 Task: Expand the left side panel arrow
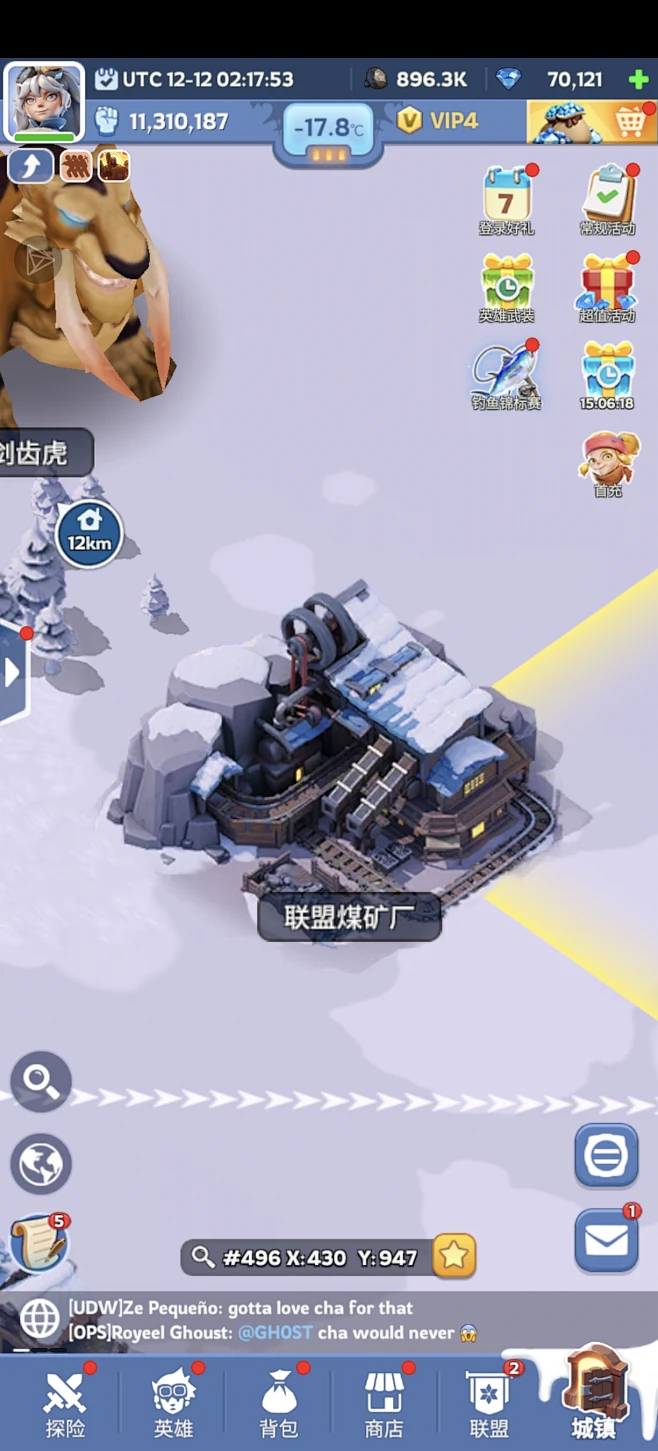coord(13,672)
